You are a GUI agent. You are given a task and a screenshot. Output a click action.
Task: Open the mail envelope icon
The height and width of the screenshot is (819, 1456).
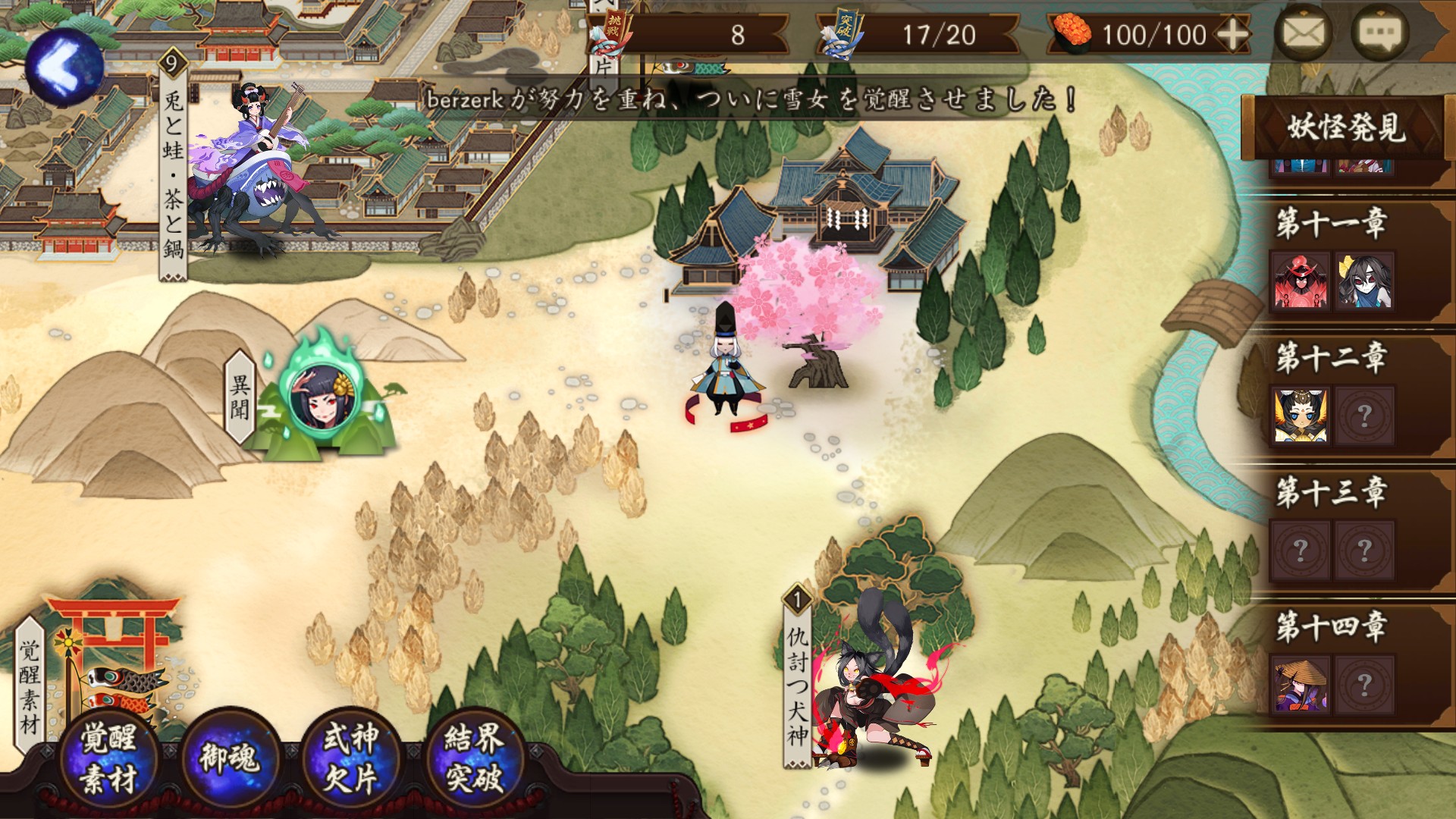(1304, 34)
